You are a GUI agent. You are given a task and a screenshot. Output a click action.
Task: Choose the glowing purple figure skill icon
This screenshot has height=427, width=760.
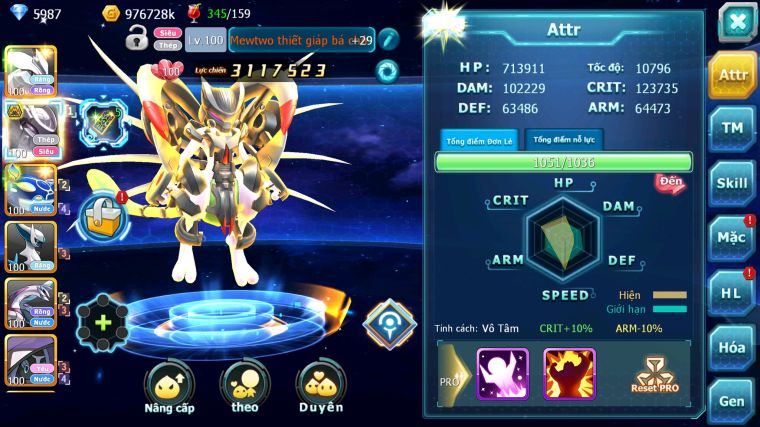[x=502, y=373]
